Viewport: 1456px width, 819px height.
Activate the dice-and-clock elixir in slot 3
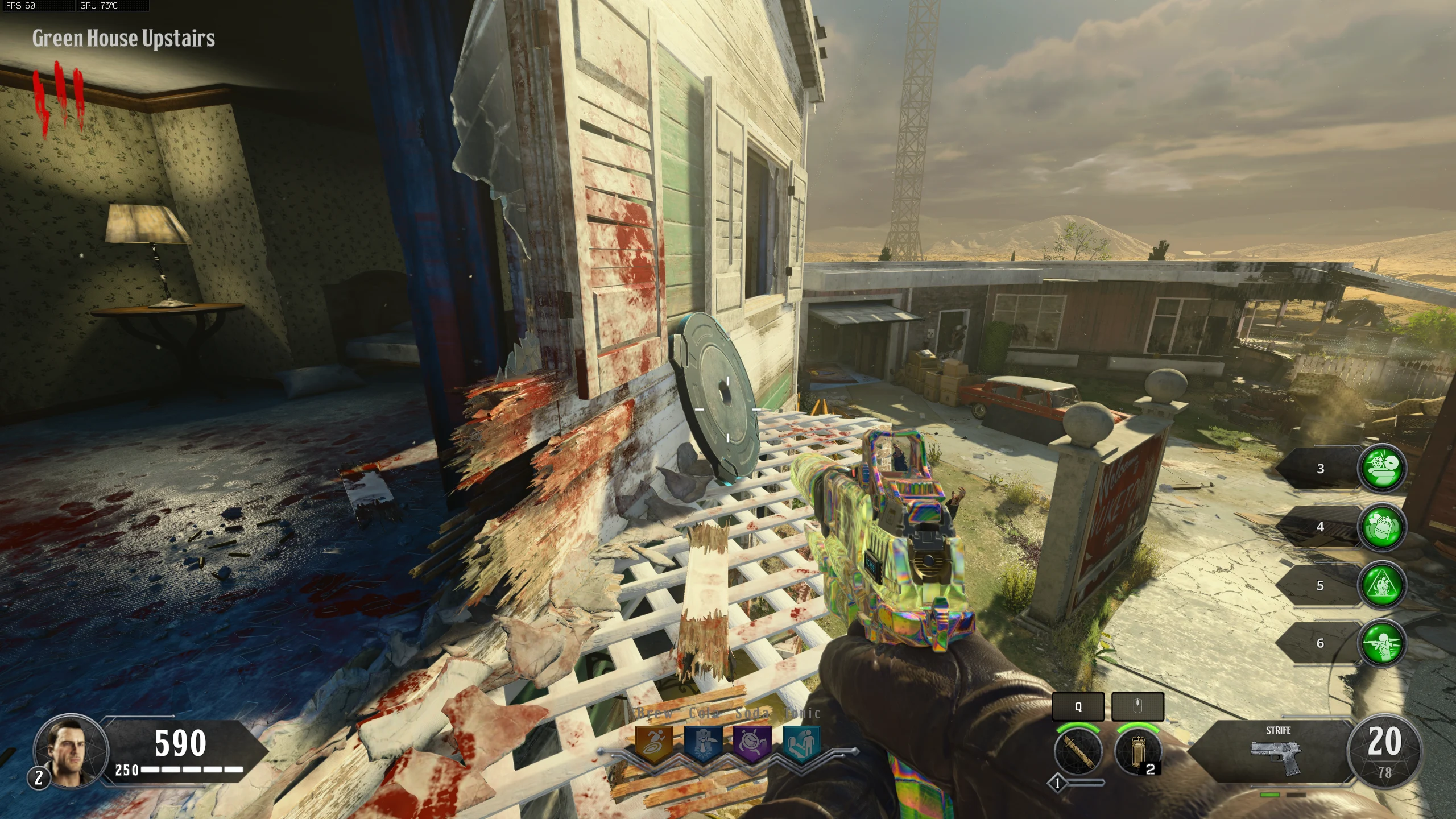(x=1382, y=468)
